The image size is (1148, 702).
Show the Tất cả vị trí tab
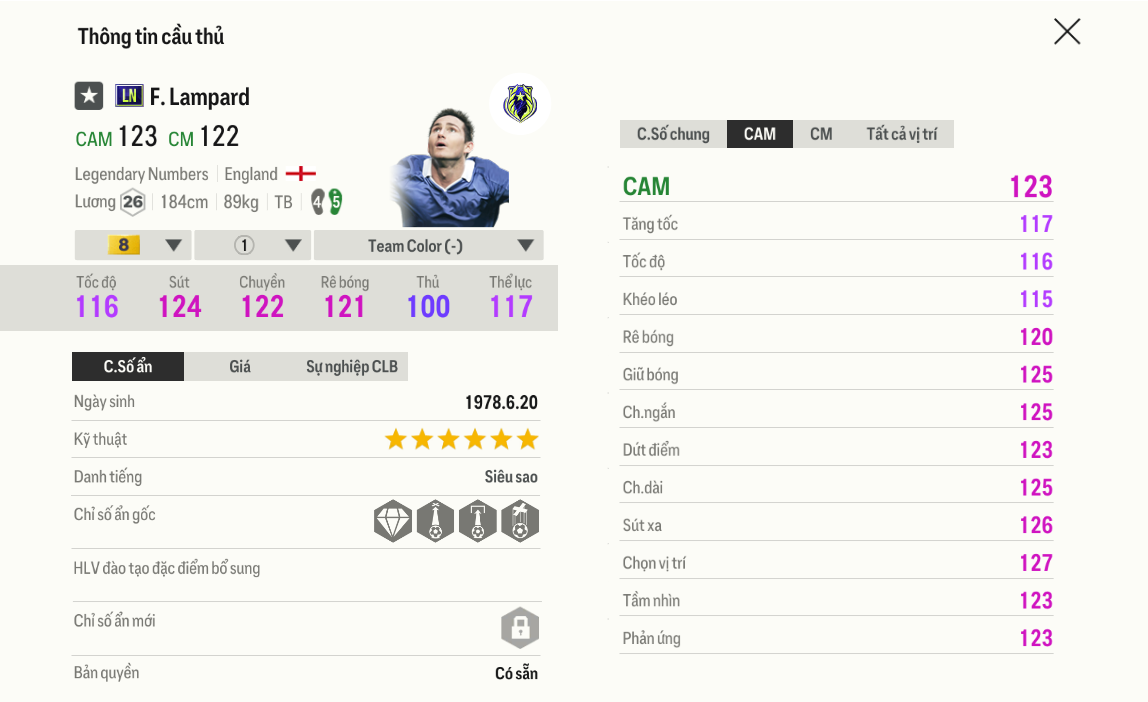click(901, 134)
